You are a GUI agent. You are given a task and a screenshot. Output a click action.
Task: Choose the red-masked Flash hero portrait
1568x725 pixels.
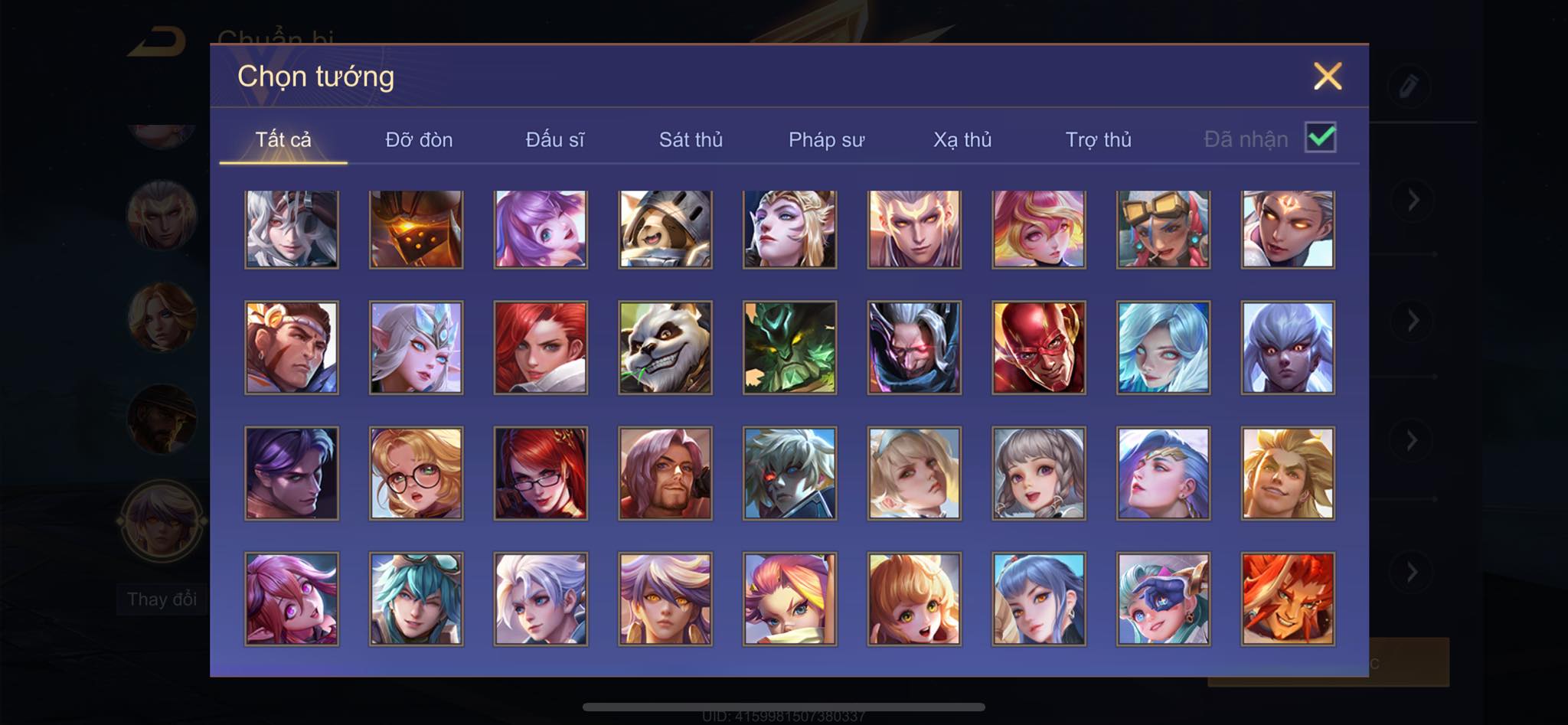[x=1039, y=348]
